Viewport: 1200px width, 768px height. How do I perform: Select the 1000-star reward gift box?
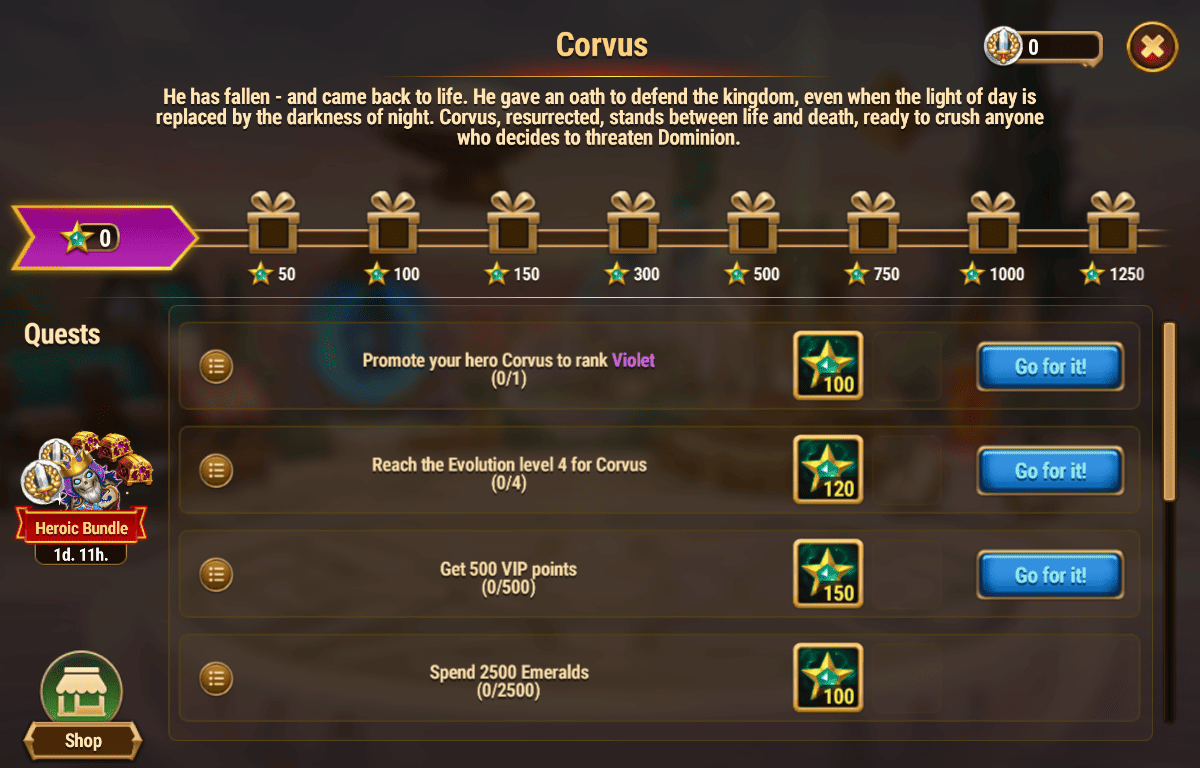pos(993,225)
